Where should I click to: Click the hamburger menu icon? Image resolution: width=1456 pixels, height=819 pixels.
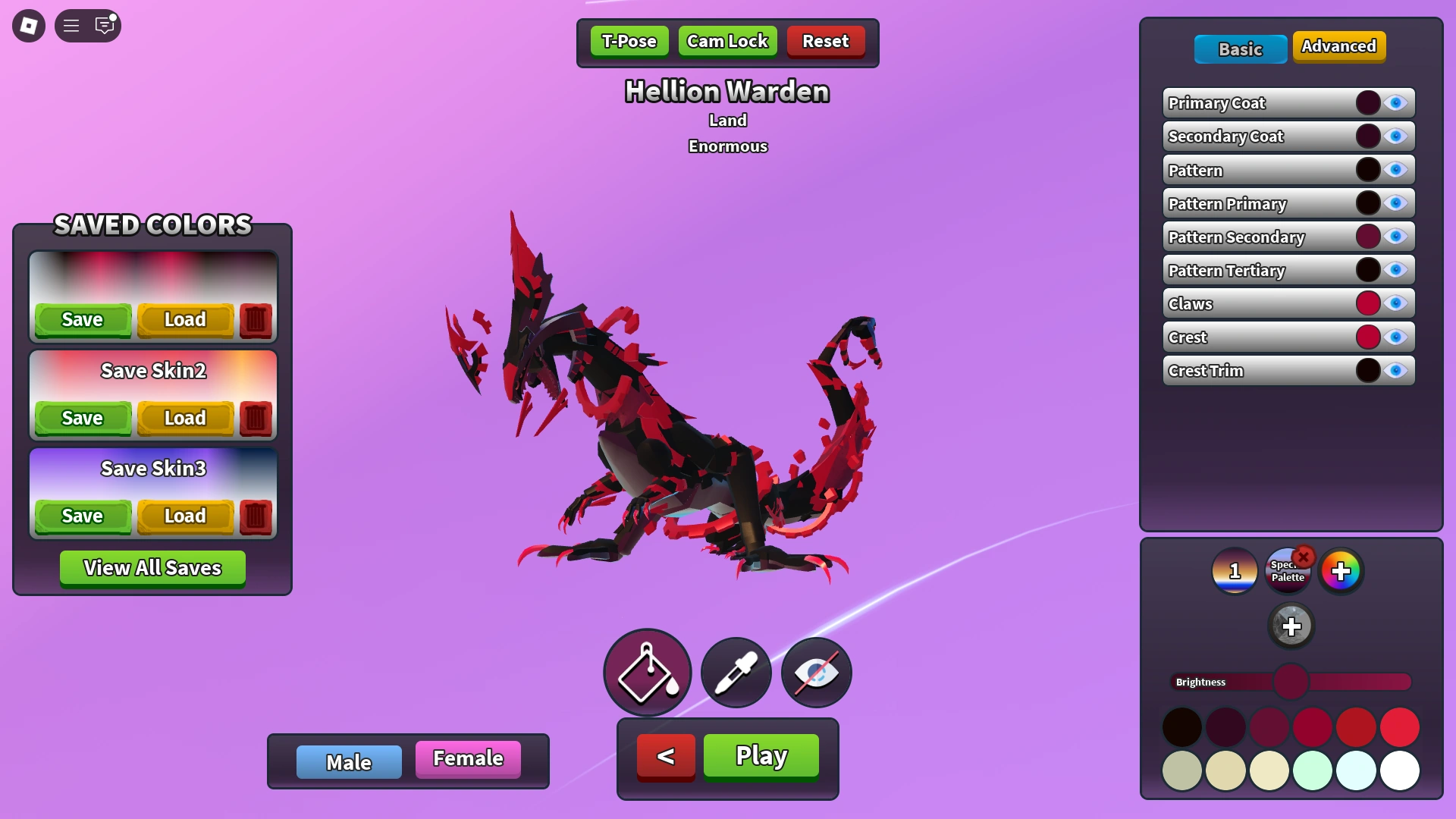point(71,25)
